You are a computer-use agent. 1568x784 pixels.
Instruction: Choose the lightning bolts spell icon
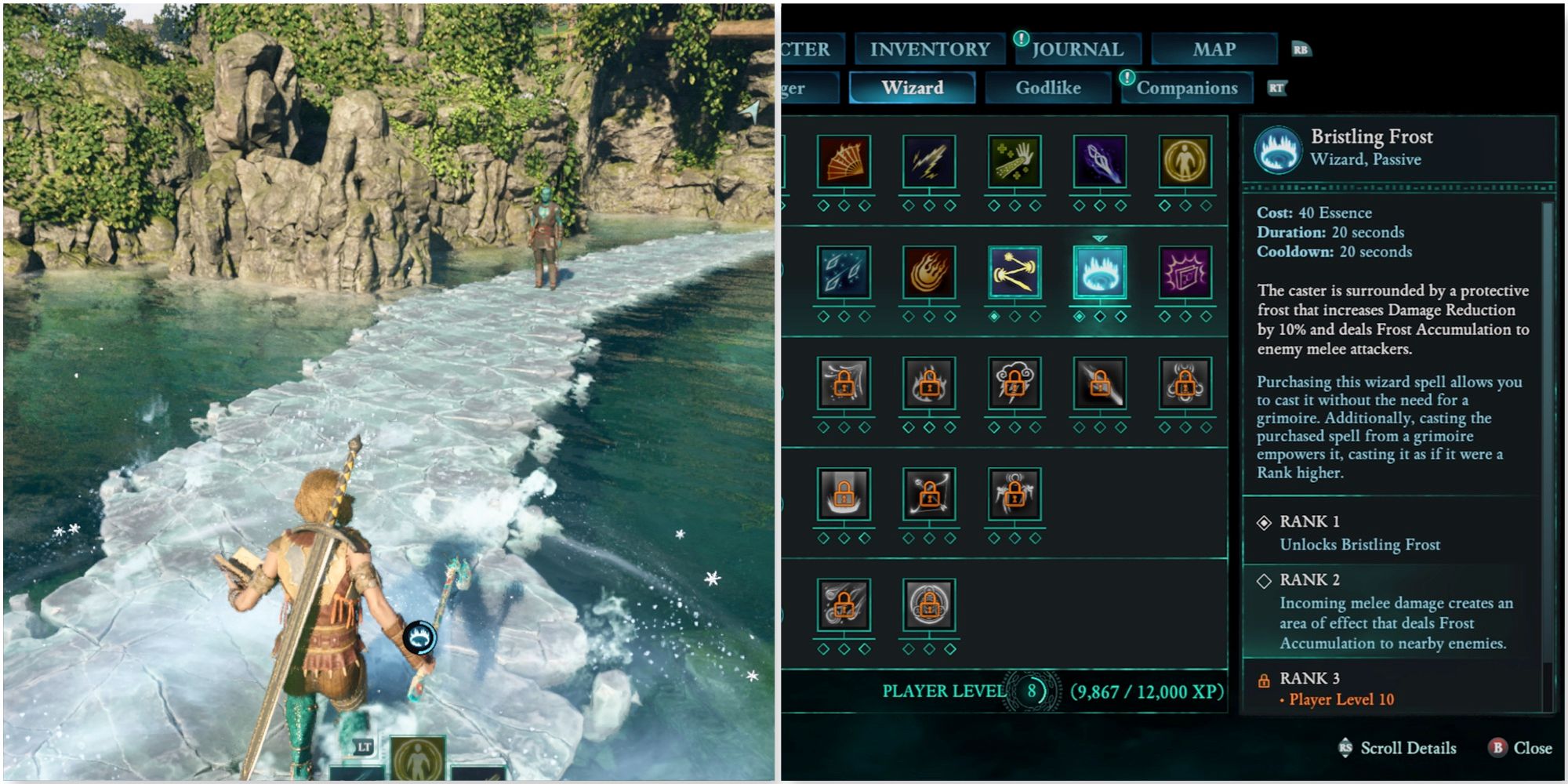(929, 162)
